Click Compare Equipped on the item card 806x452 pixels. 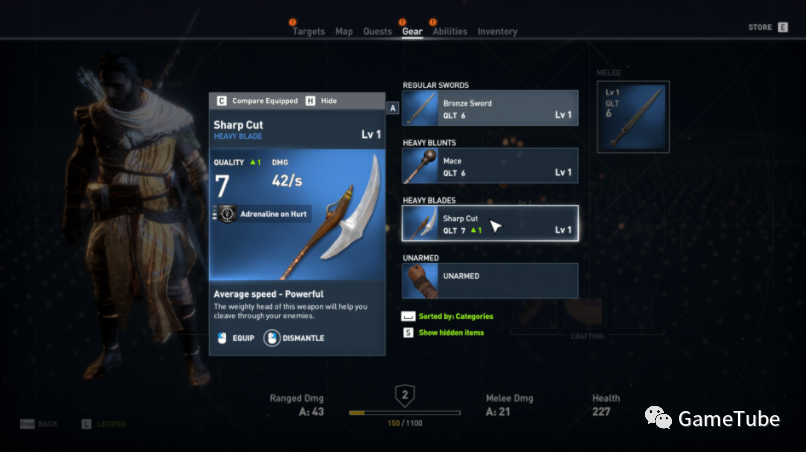(257, 101)
